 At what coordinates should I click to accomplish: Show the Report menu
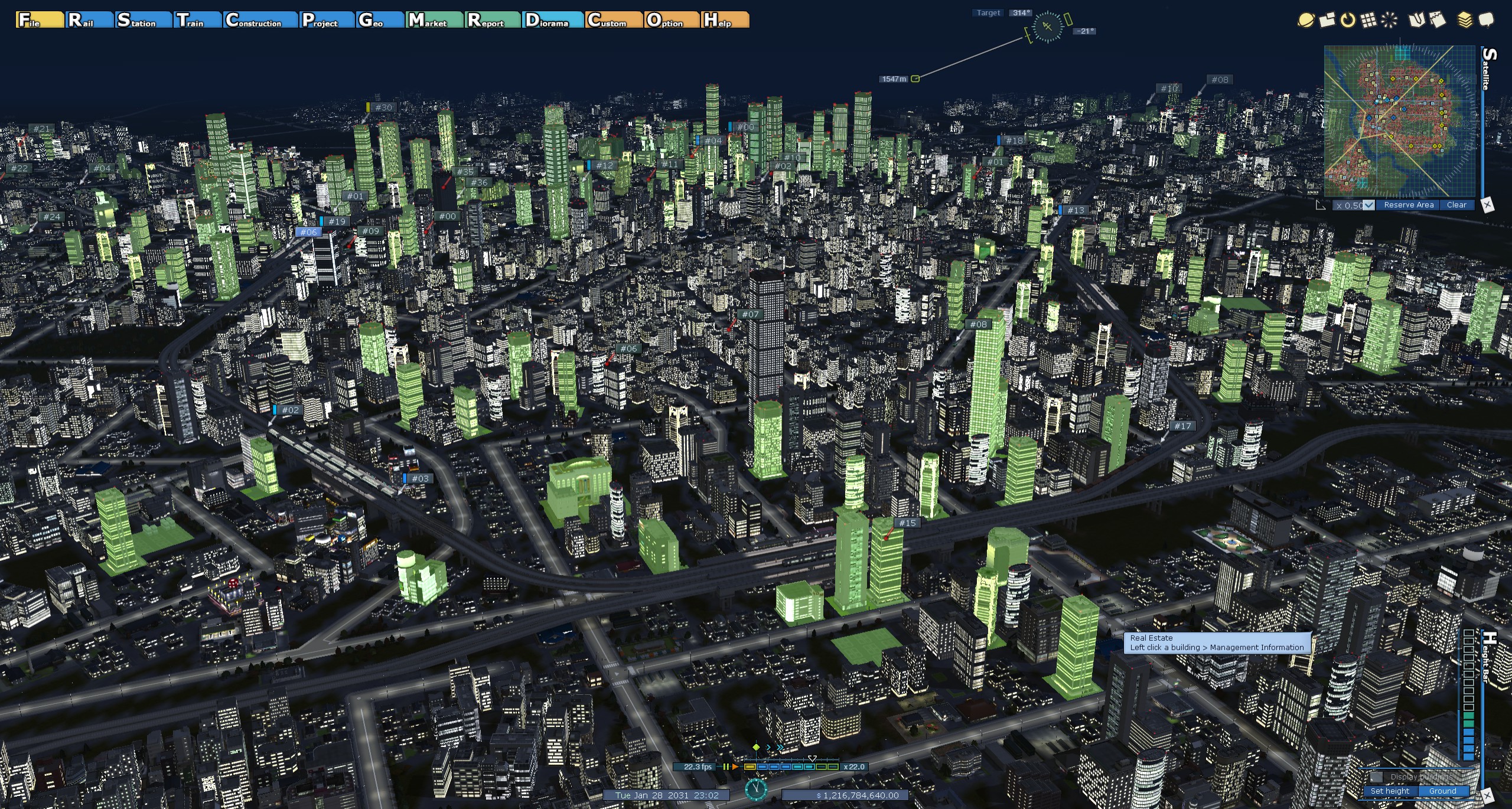[492, 20]
